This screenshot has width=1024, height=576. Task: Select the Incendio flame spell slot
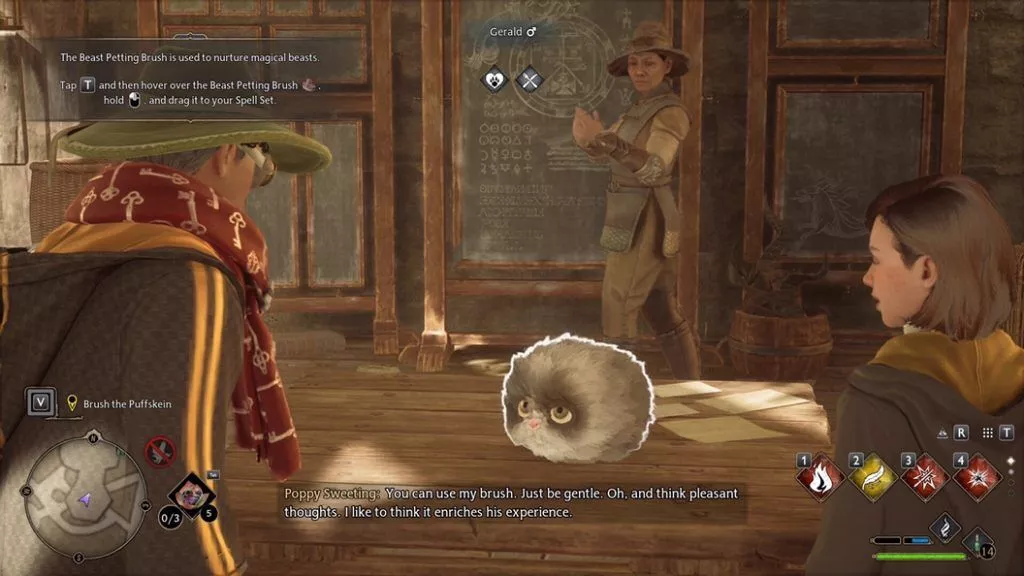[822, 477]
